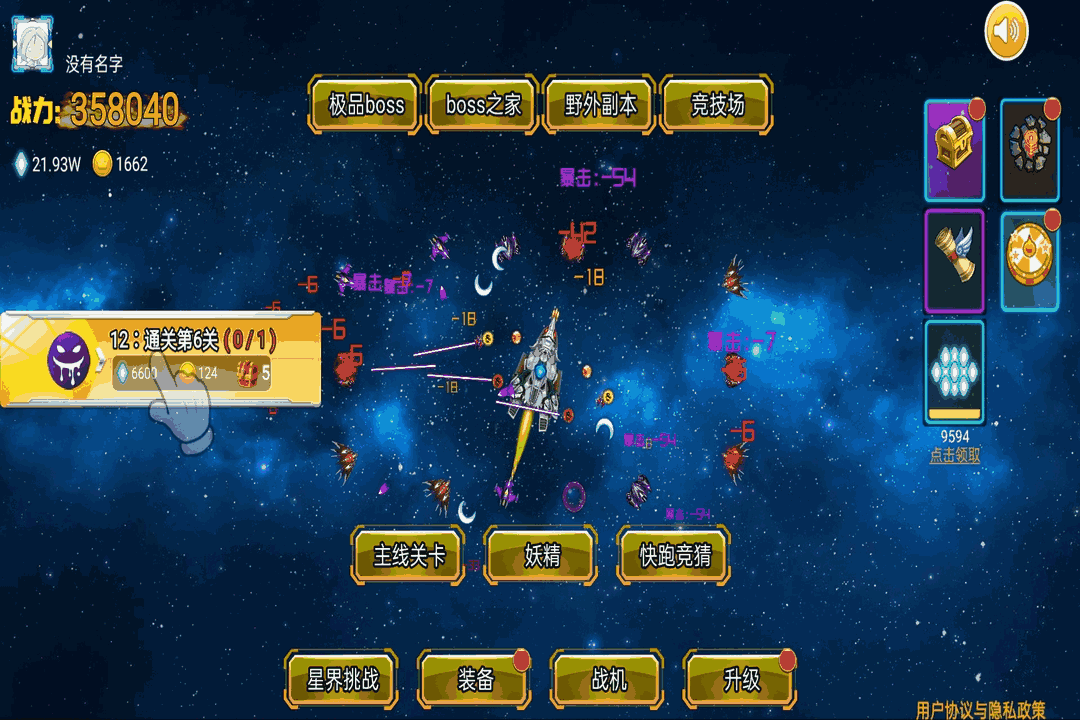Open the 装备 equipment screen
Screen dimensions: 1080x720
(x=475, y=681)
